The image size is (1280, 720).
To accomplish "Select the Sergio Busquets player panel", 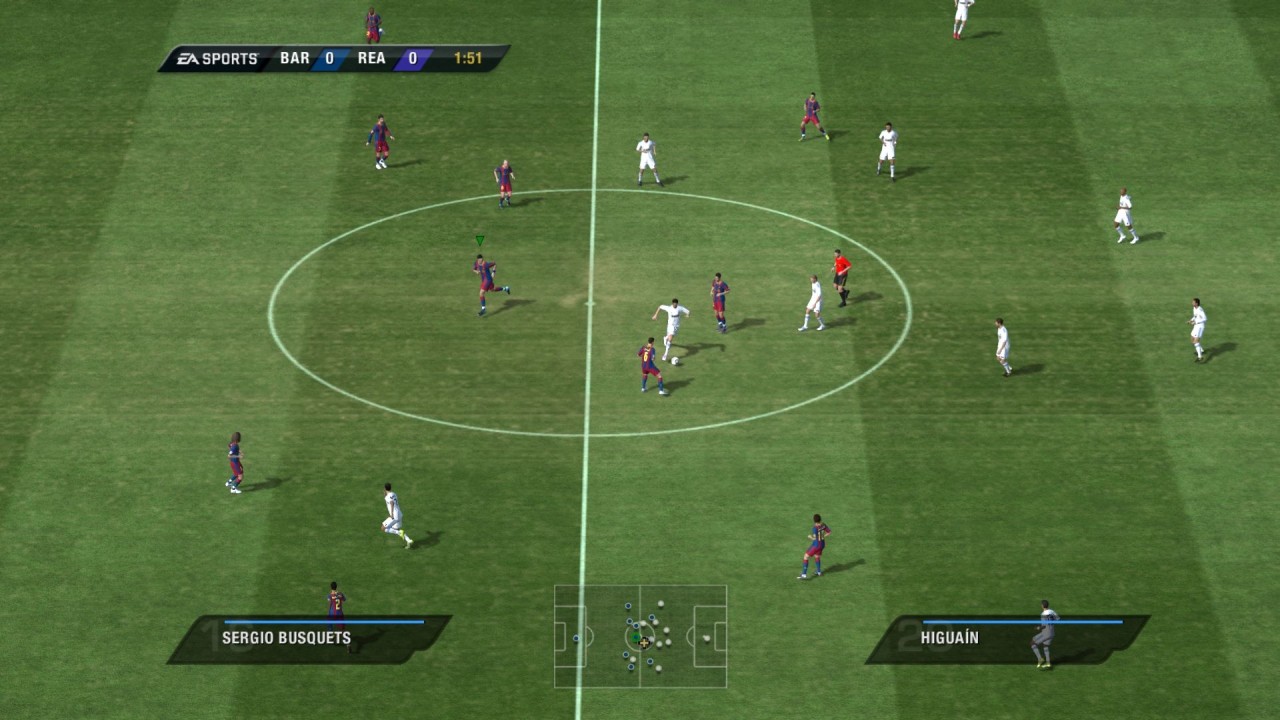I will 308,639.
